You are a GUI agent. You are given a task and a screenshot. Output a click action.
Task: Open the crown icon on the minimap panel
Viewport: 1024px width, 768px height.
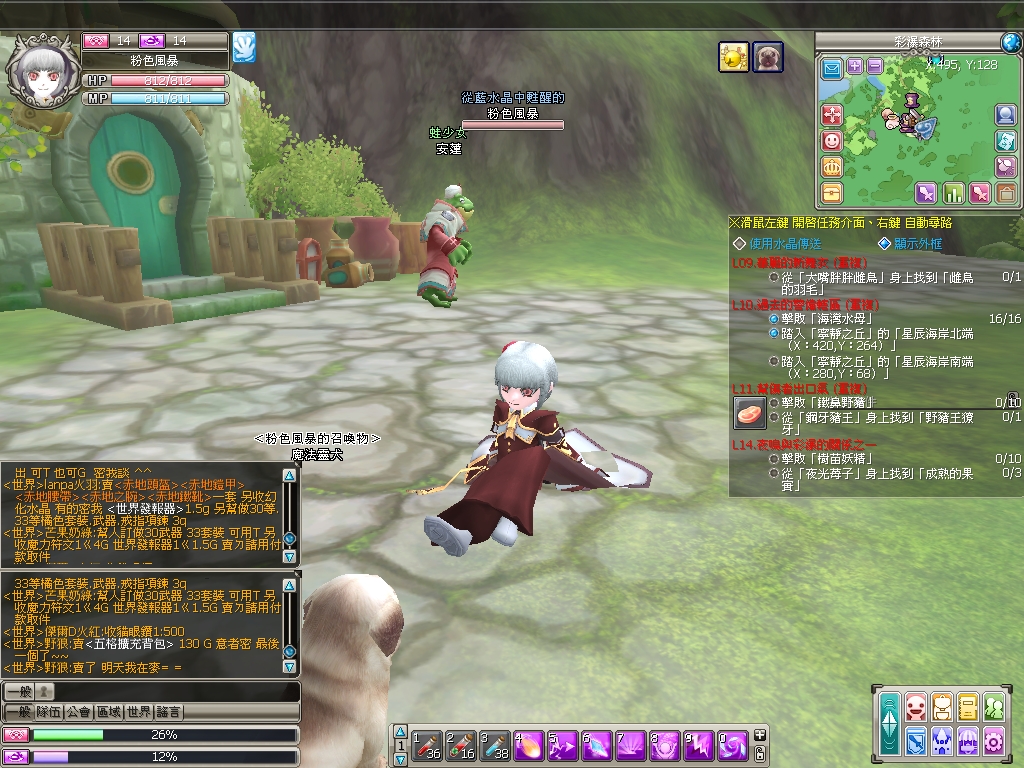831,167
